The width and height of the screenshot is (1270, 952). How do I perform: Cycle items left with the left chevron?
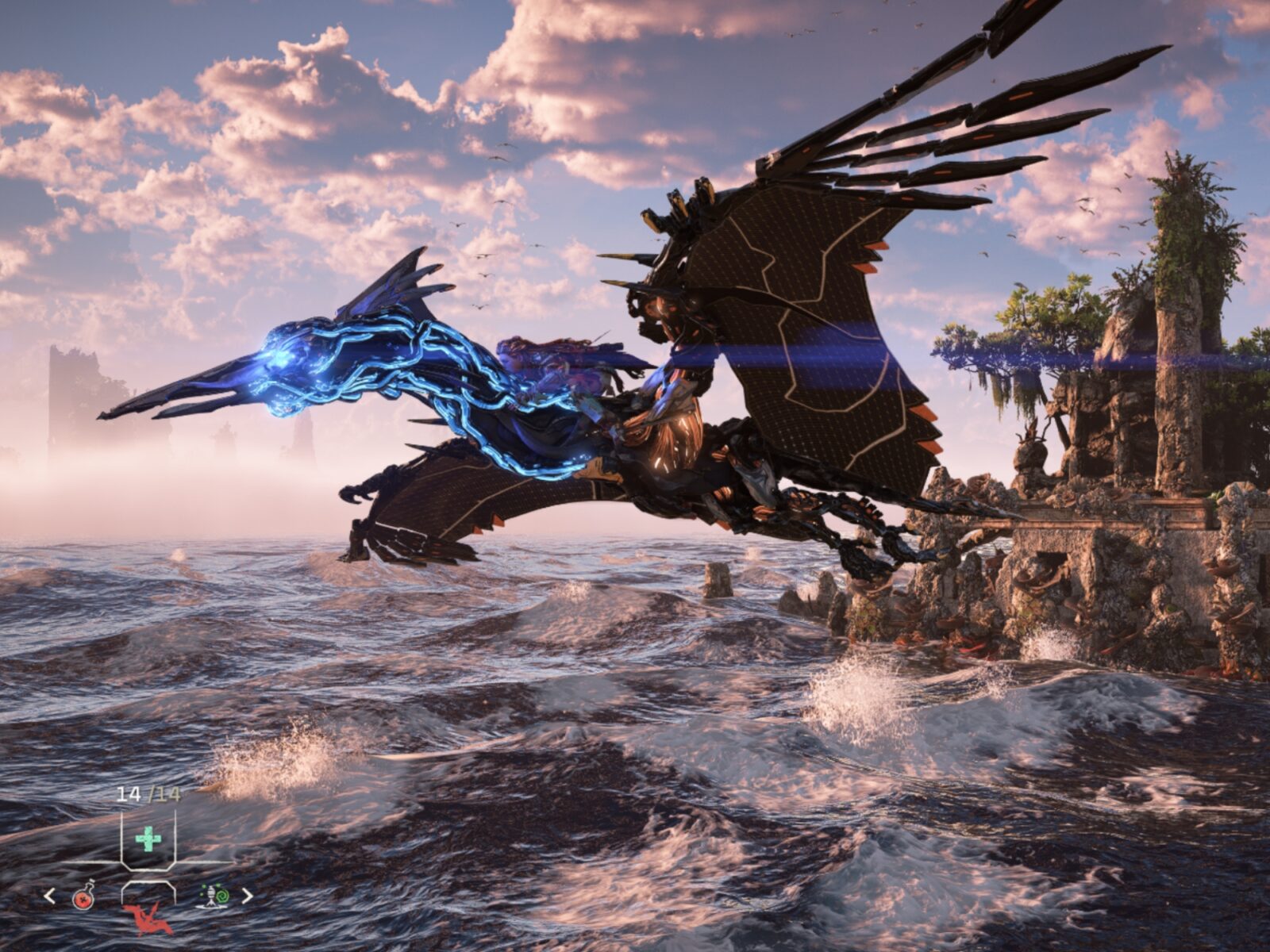pos(48,895)
